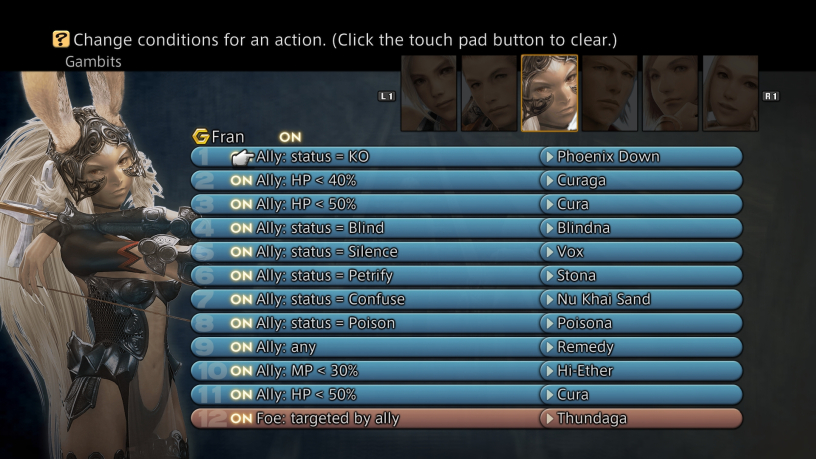The height and width of the screenshot is (459, 816).
Task: Choose the Phoenix Down action
Action: coord(608,157)
